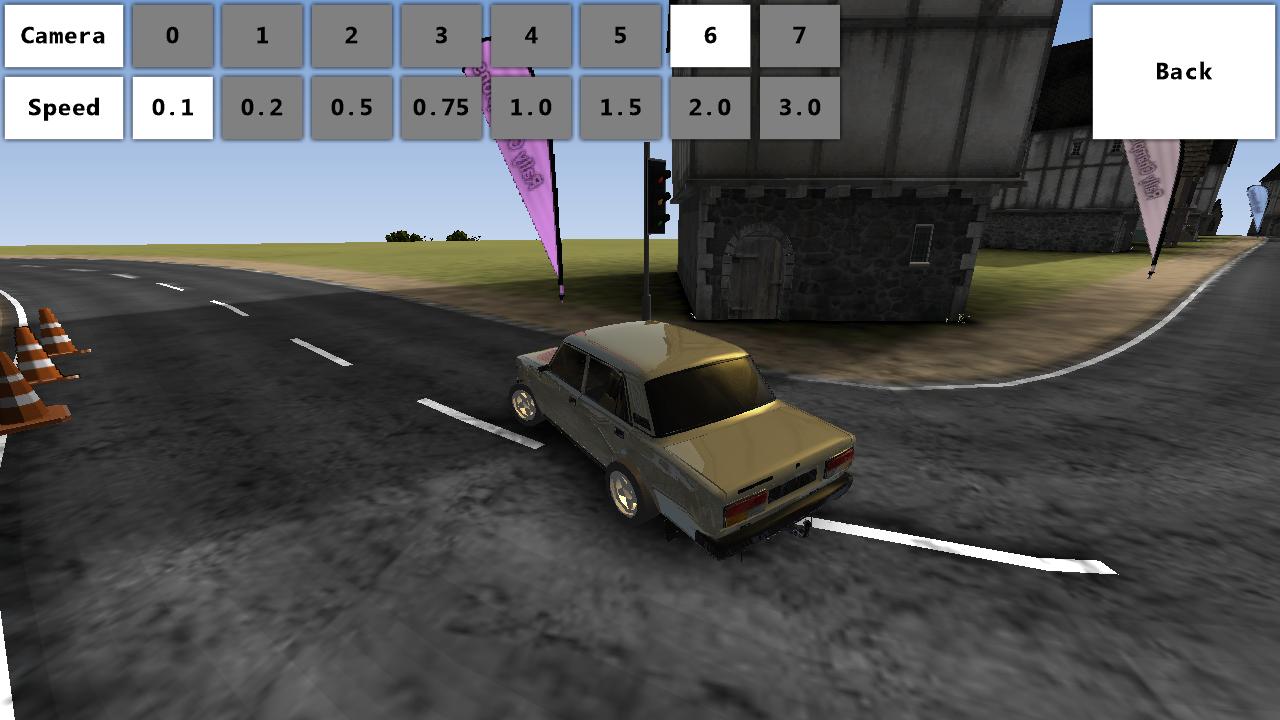The width and height of the screenshot is (1280, 720).
Task: Select the highlighted camera 6
Action: (710, 36)
